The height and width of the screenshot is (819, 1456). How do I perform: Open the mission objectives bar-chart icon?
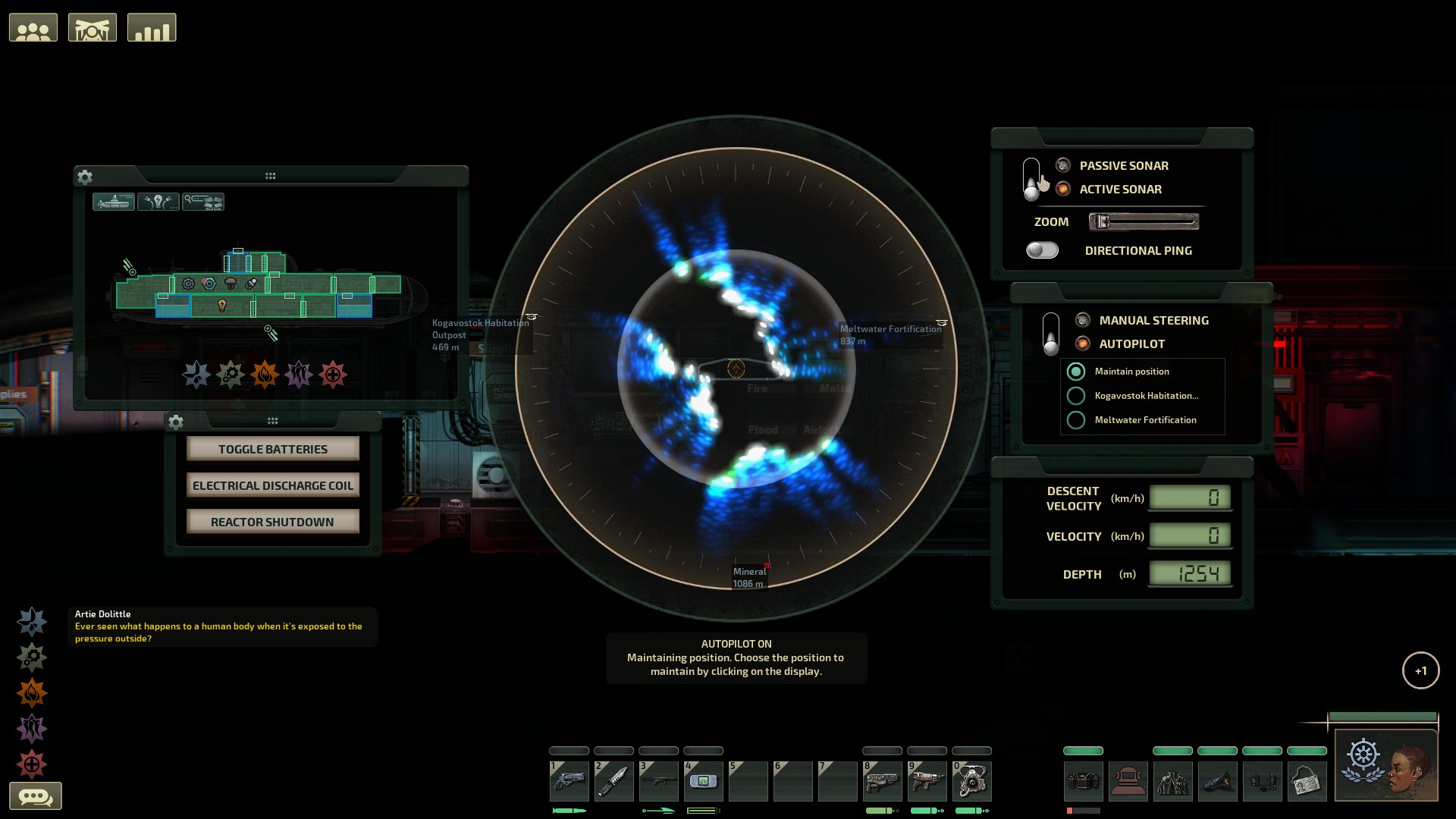[152, 27]
